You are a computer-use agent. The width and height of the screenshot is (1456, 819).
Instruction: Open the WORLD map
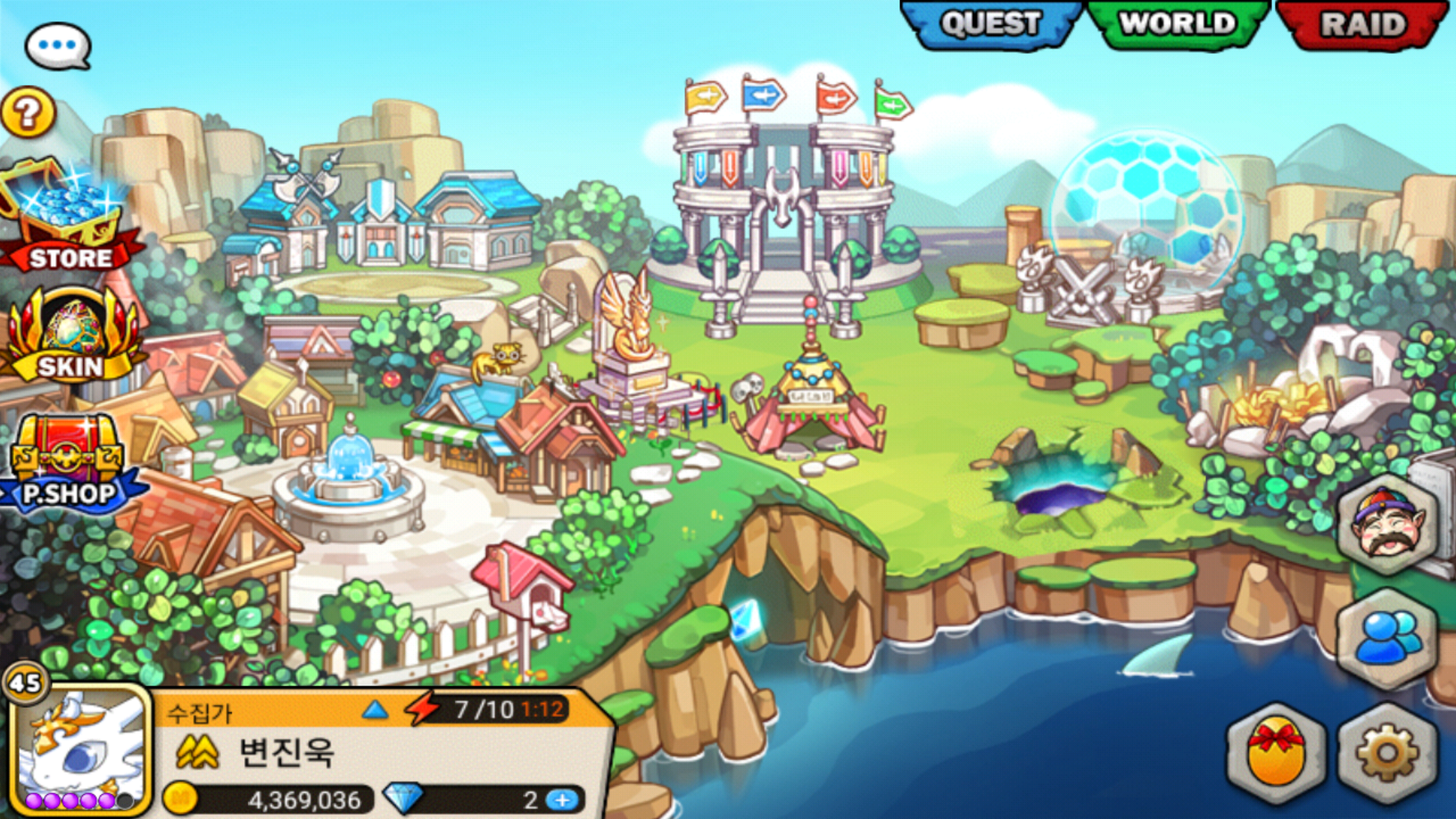1178,24
